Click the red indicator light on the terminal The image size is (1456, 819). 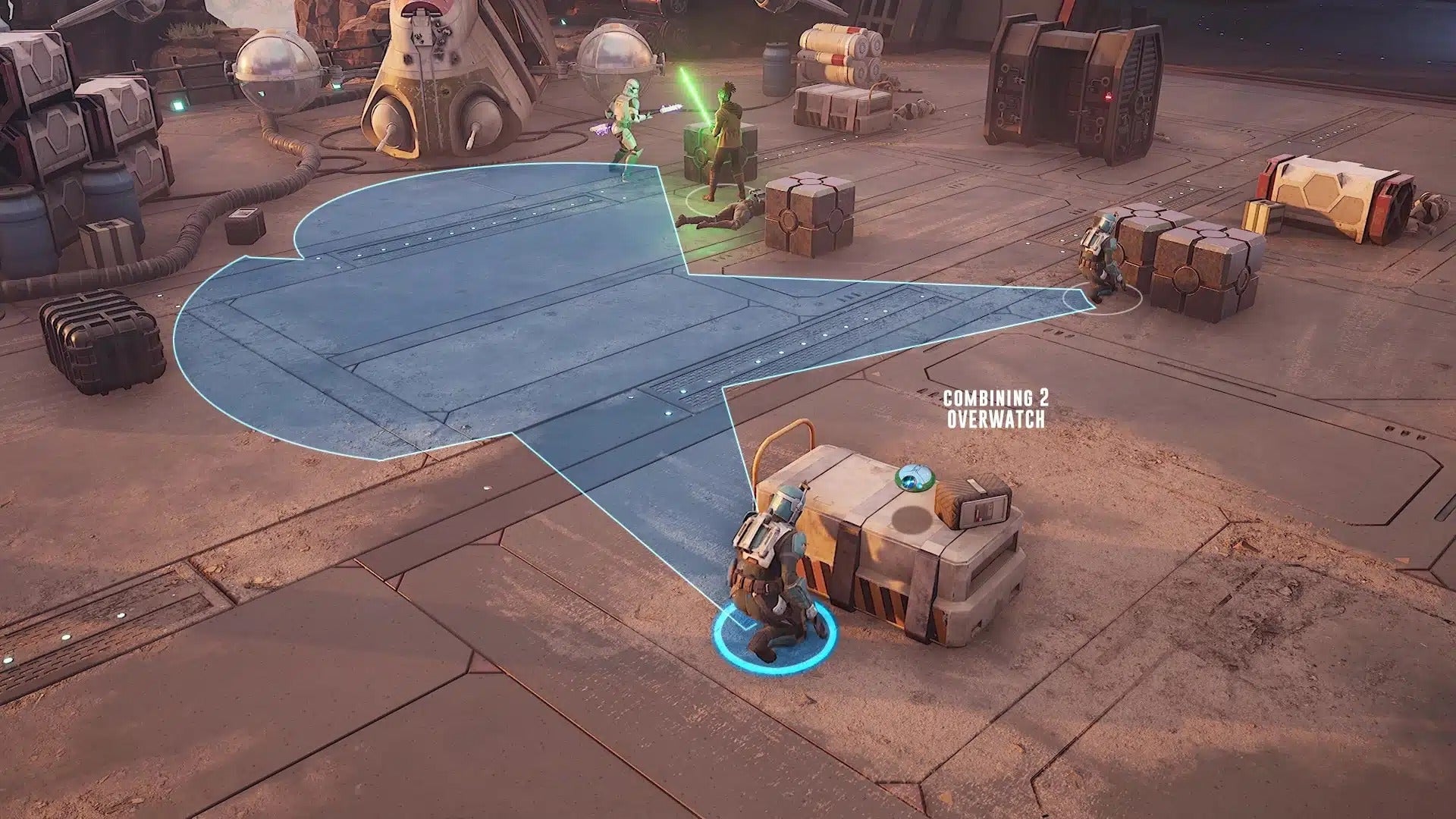coord(1108,97)
